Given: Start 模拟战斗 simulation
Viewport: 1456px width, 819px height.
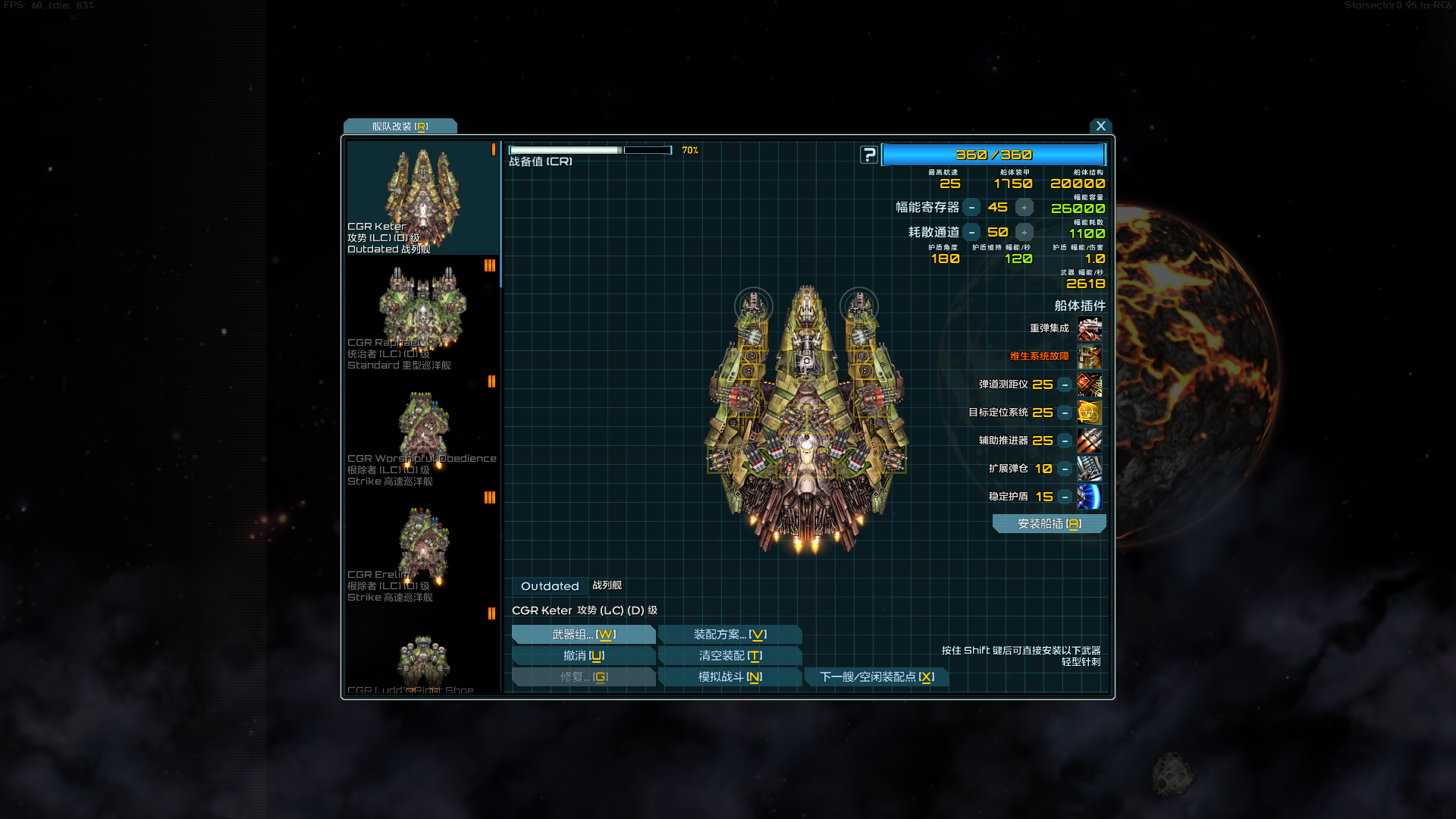Looking at the screenshot, I should [x=730, y=677].
